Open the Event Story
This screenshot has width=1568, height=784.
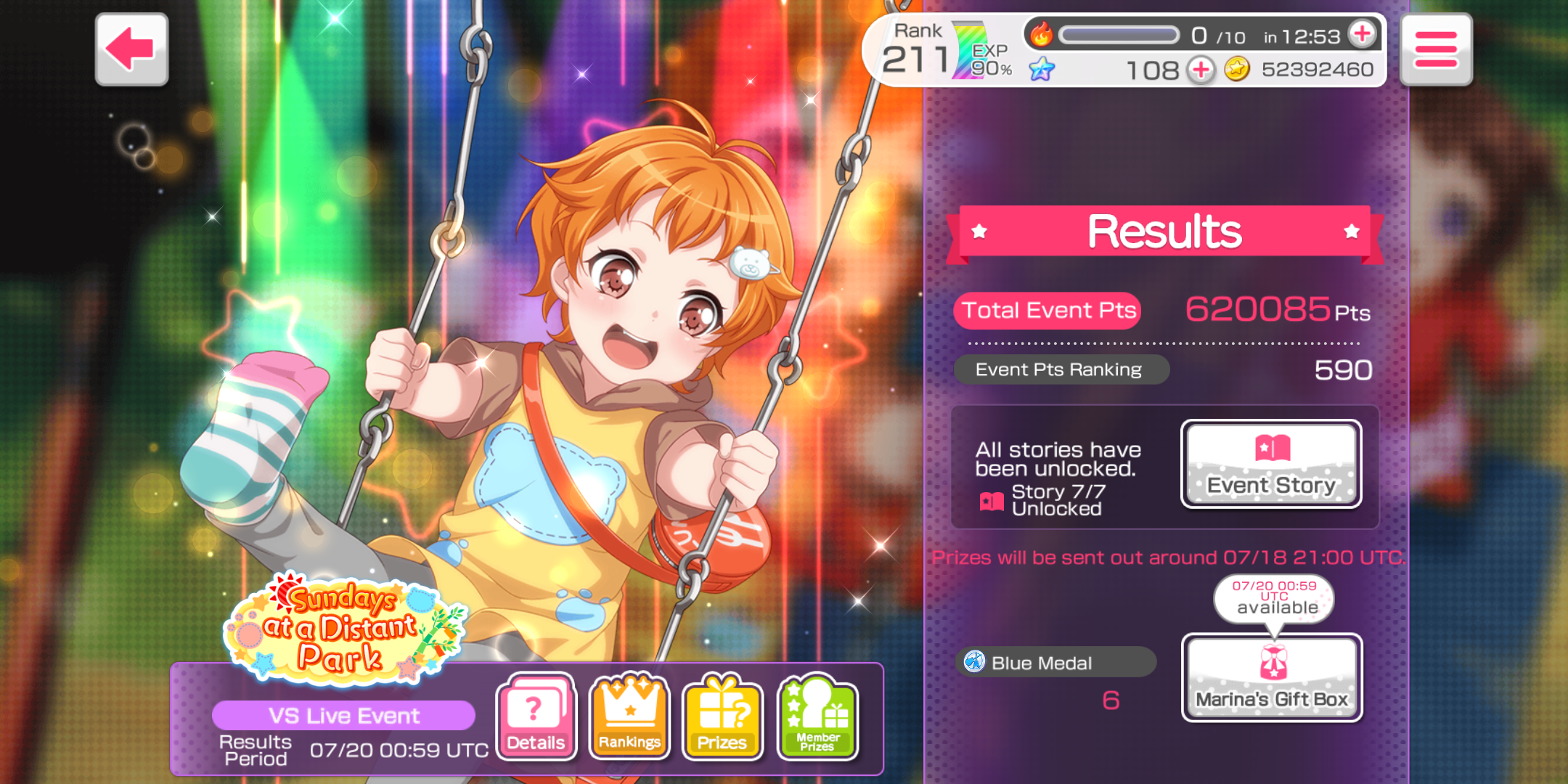[x=1271, y=465]
